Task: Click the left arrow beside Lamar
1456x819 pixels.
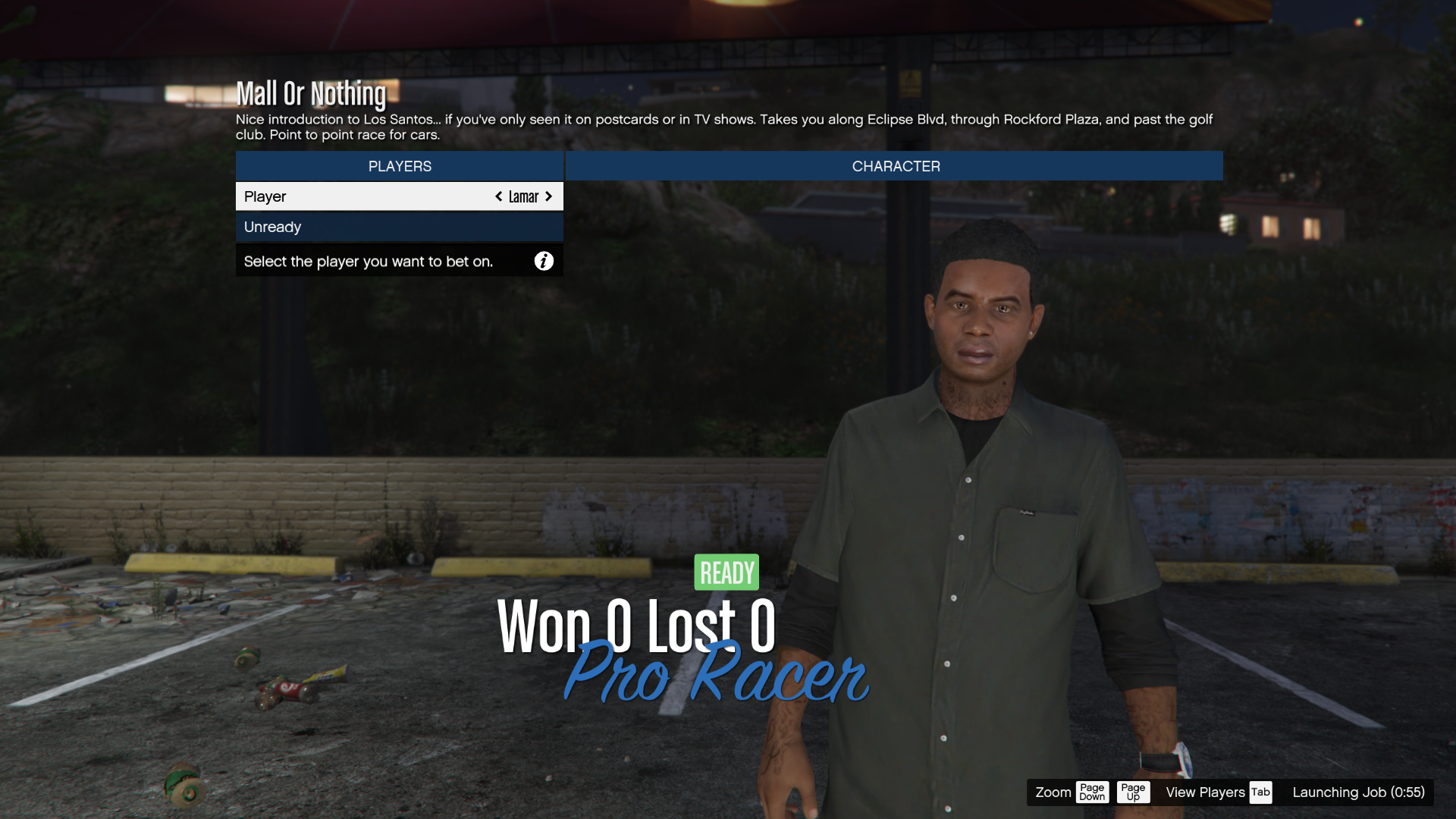Action: [x=498, y=196]
